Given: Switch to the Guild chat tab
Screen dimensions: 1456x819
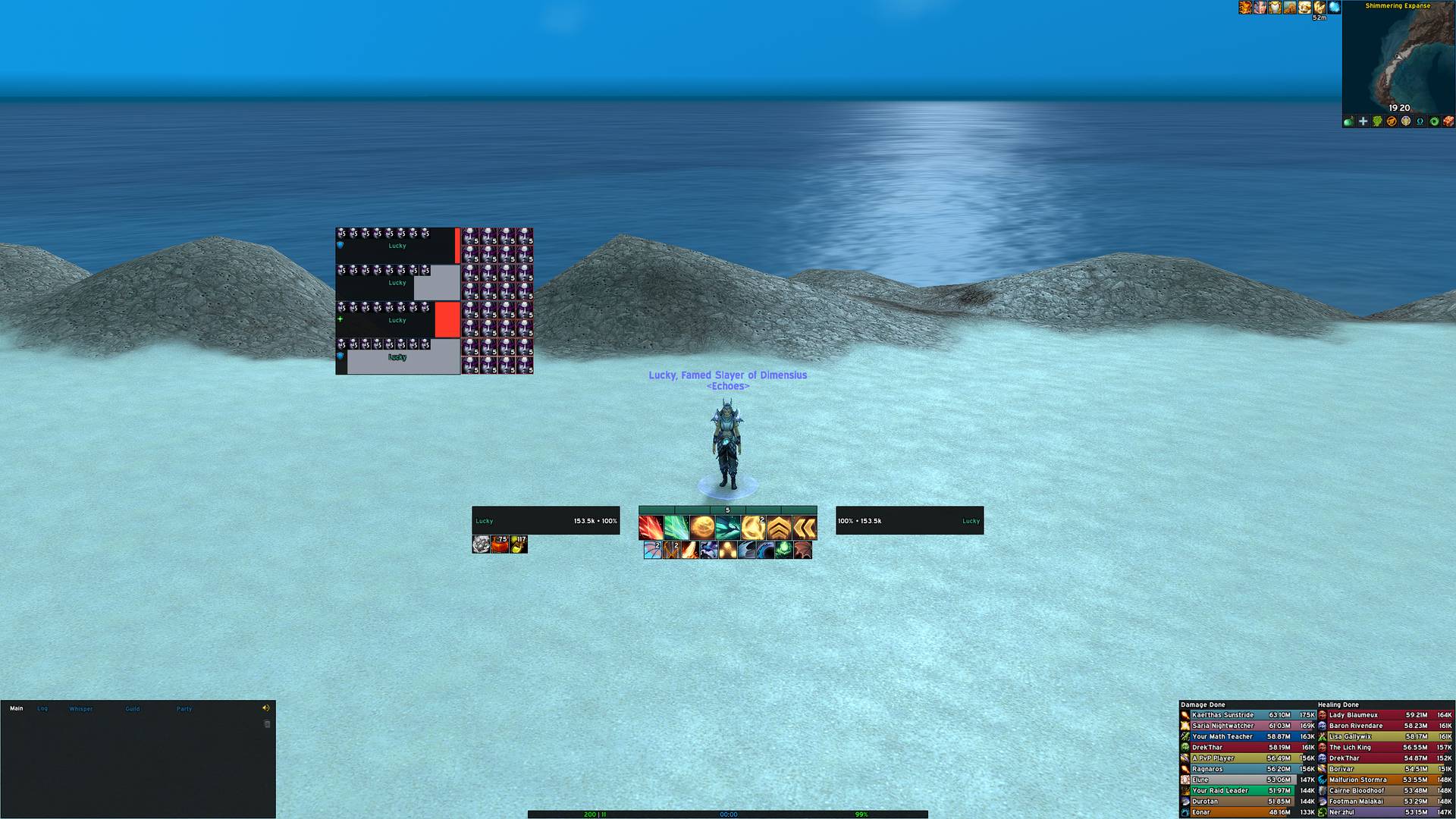Looking at the screenshot, I should pyautogui.click(x=132, y=708).
